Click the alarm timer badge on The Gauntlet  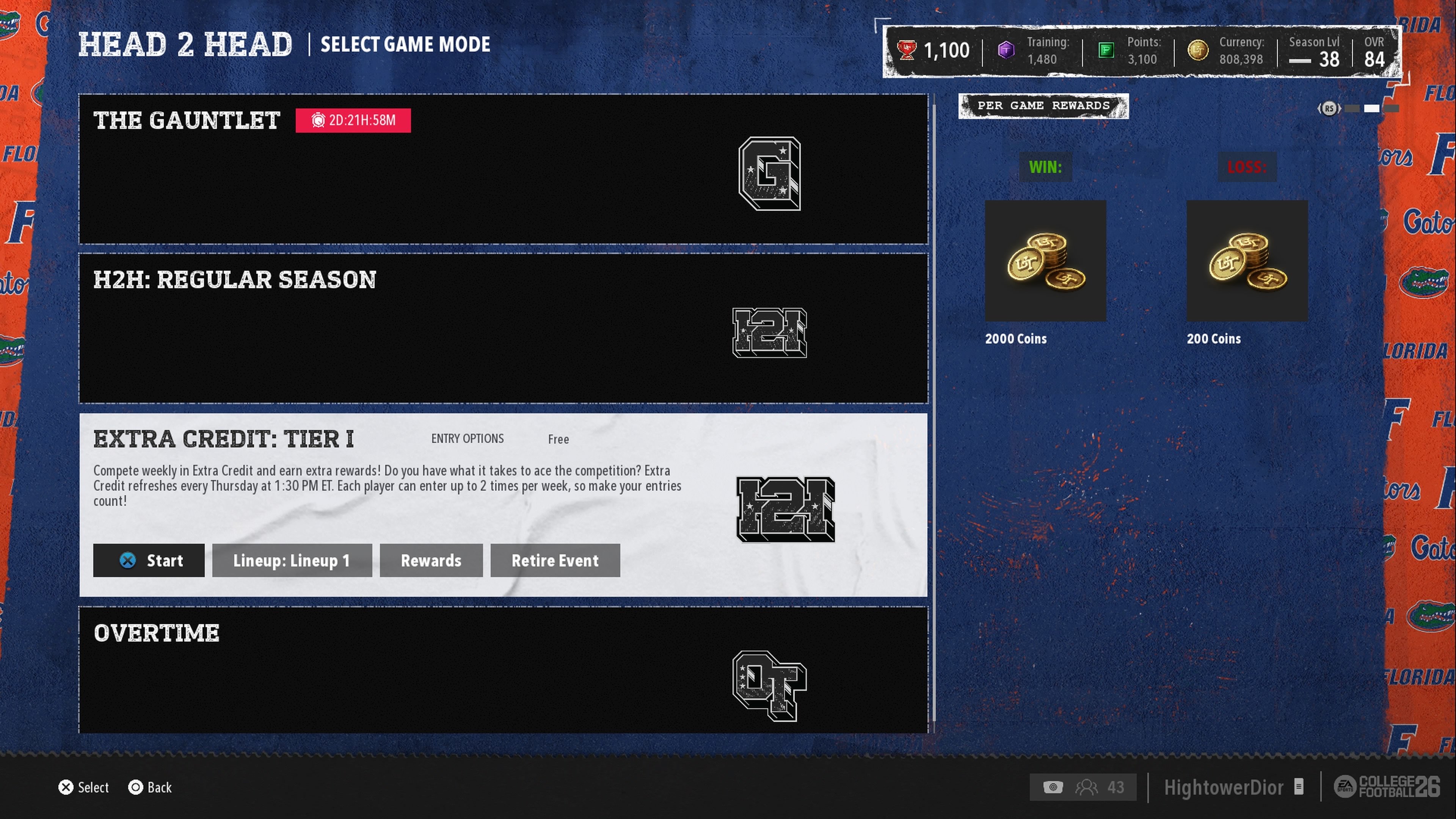point(353,120)
